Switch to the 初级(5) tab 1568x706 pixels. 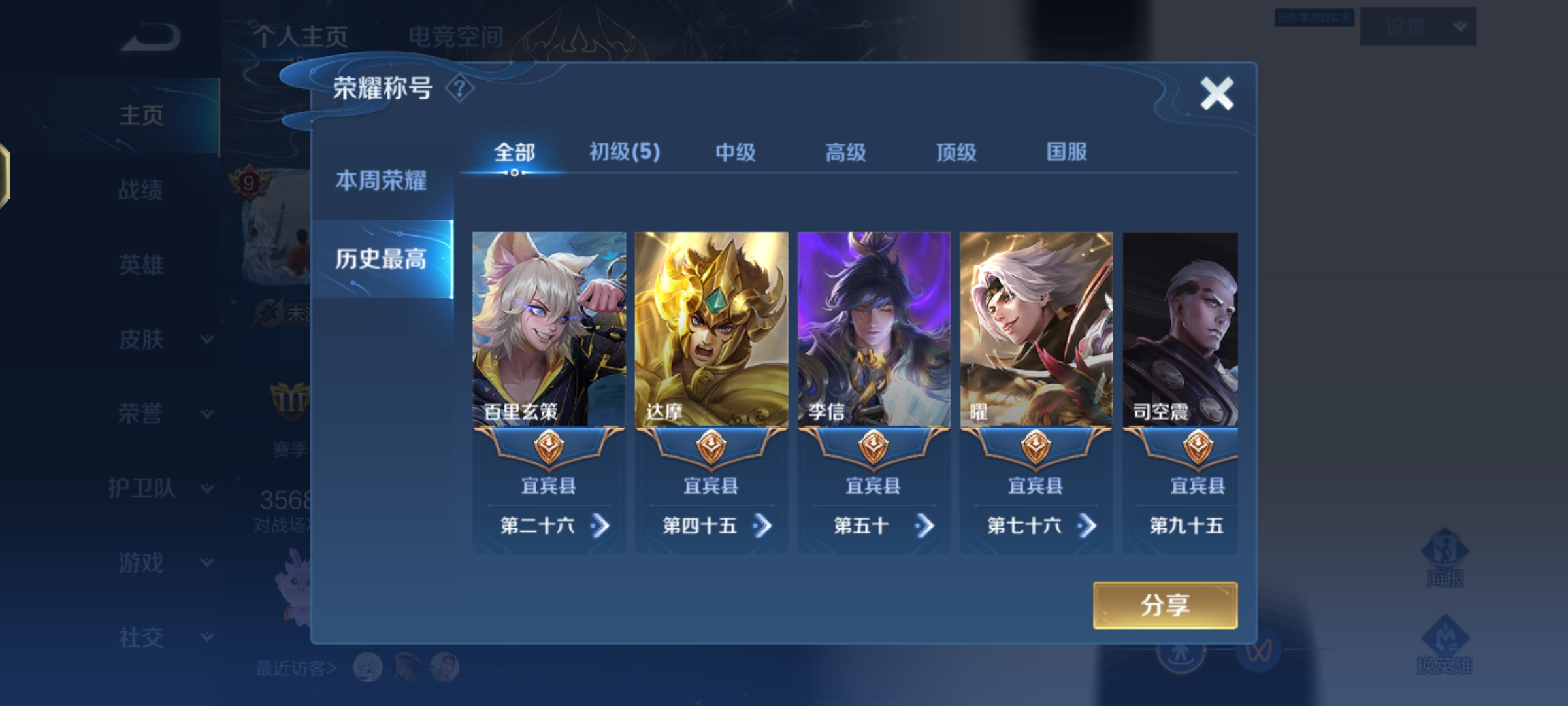[x=625, y=152]
